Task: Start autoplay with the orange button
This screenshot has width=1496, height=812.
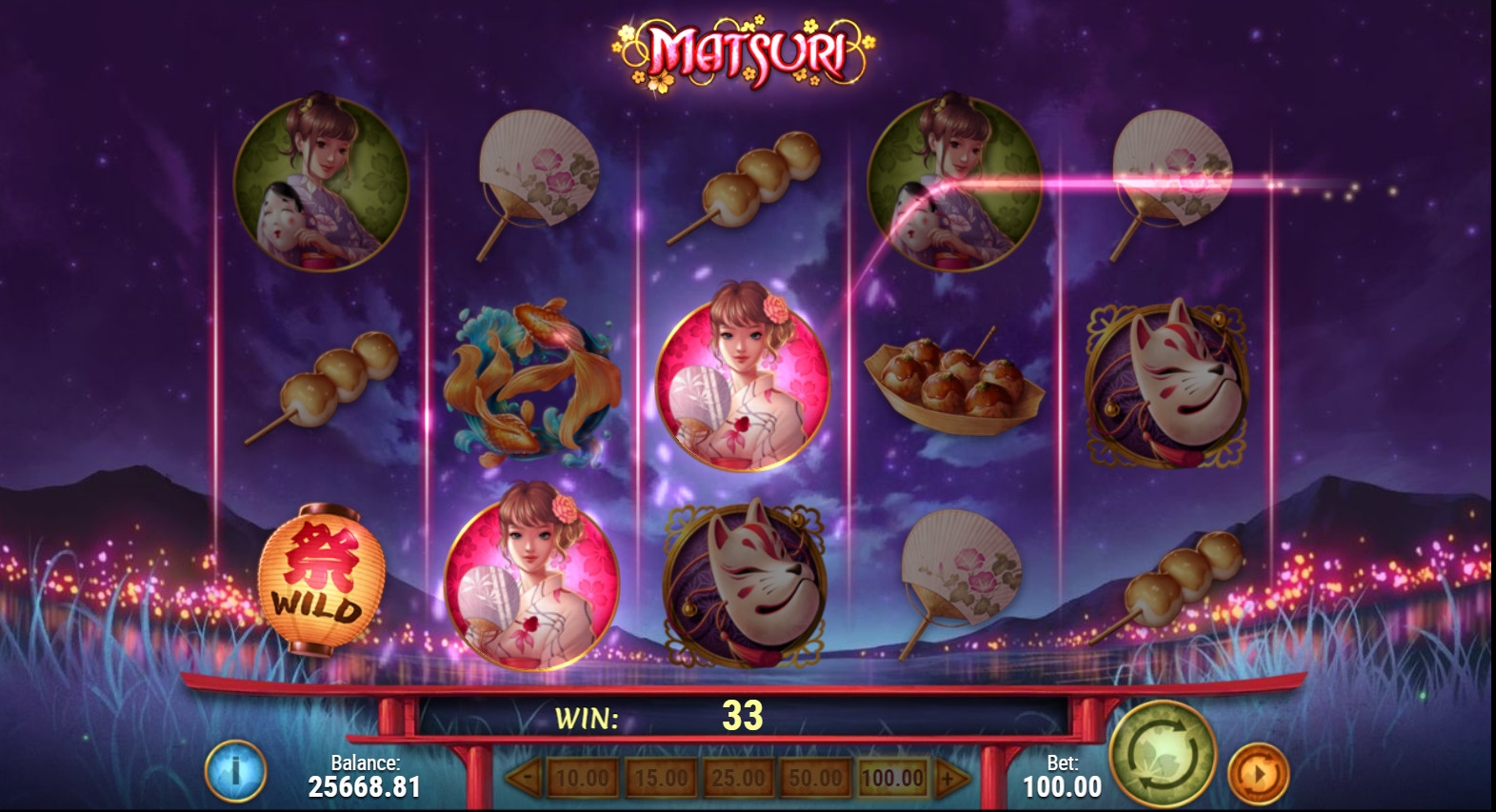Action: 1258,774
